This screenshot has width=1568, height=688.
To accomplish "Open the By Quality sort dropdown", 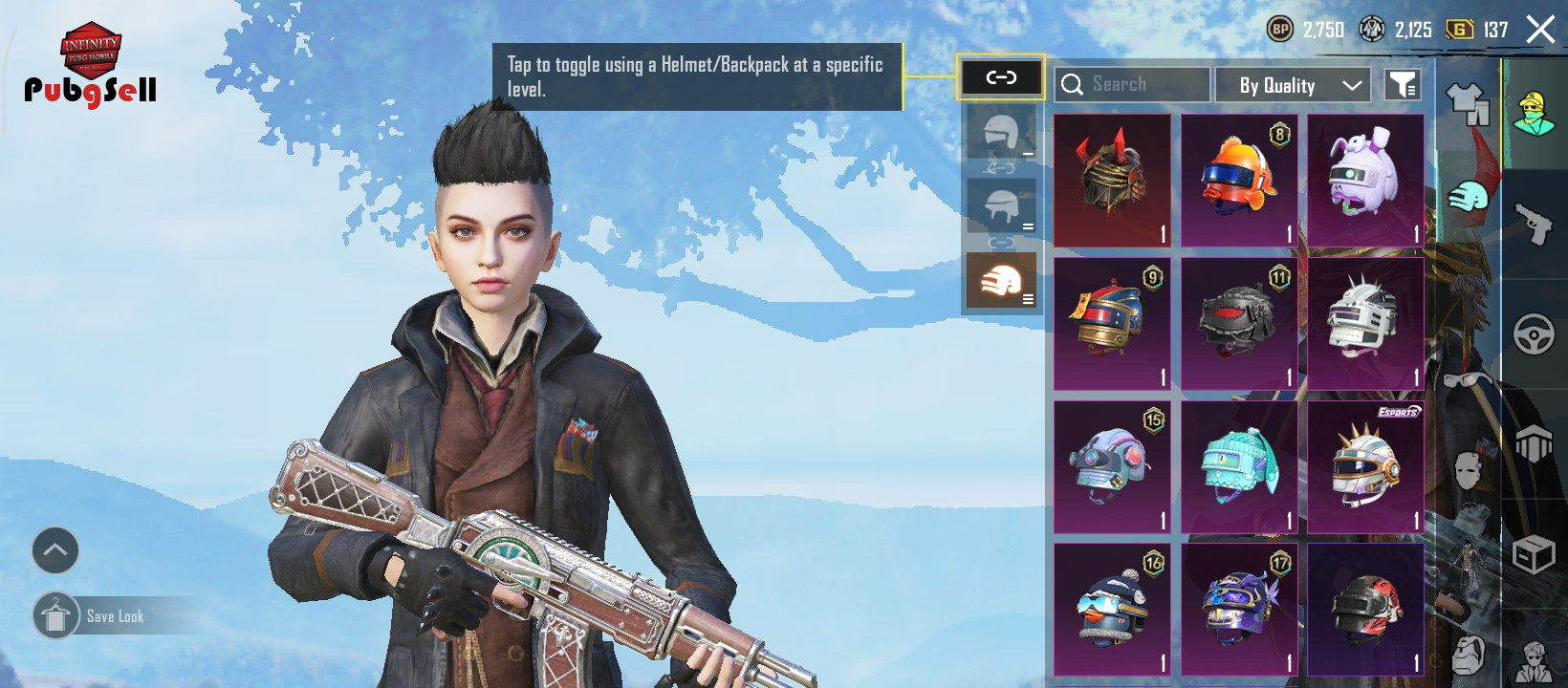I will click(1293, 85).
